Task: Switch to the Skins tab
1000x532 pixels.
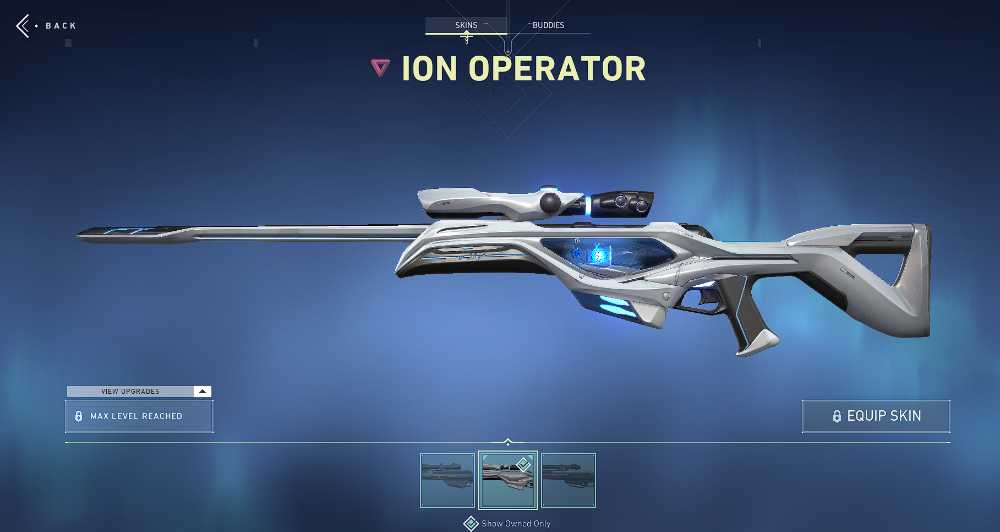Action: [466, 25]
